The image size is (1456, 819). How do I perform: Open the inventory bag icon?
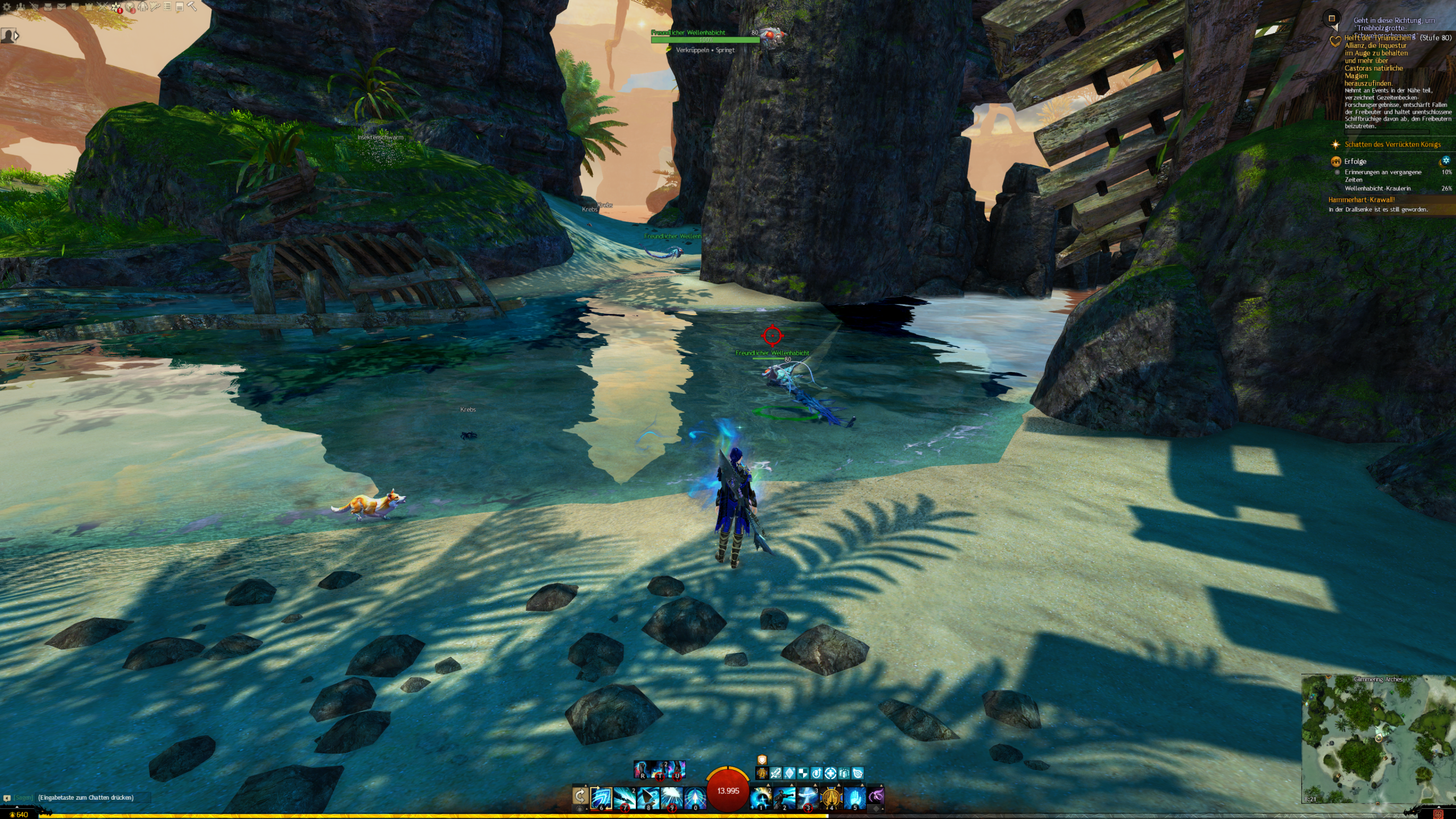pos(48,7)
